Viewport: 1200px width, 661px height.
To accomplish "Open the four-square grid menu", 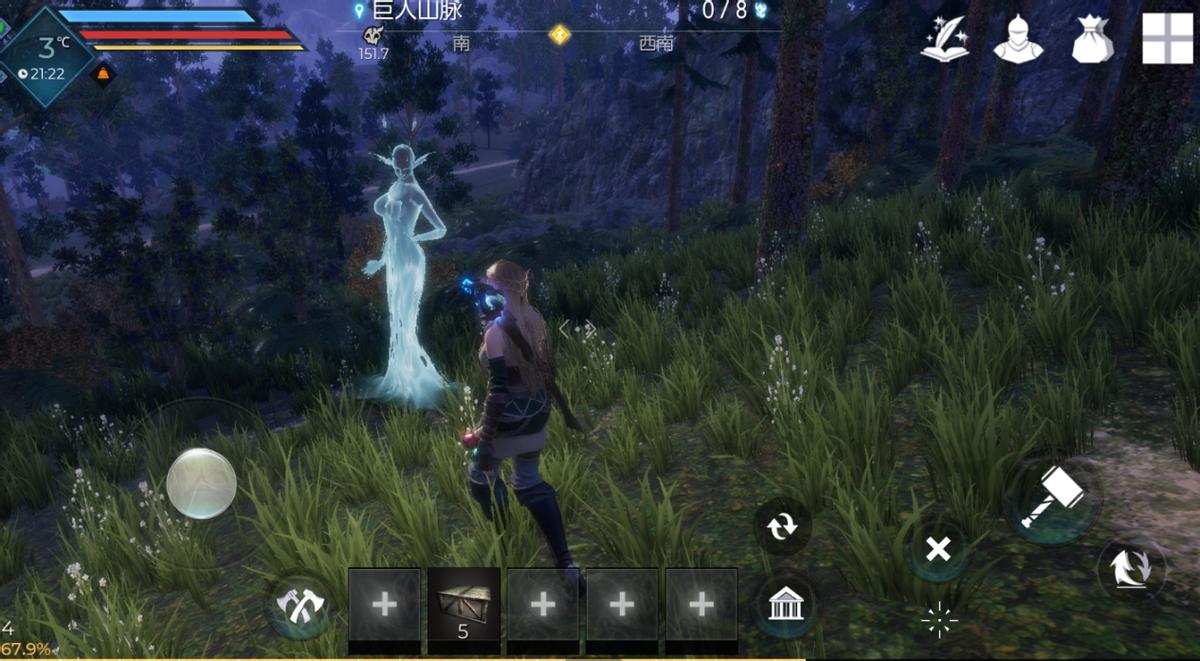I will click(1167, 39).
